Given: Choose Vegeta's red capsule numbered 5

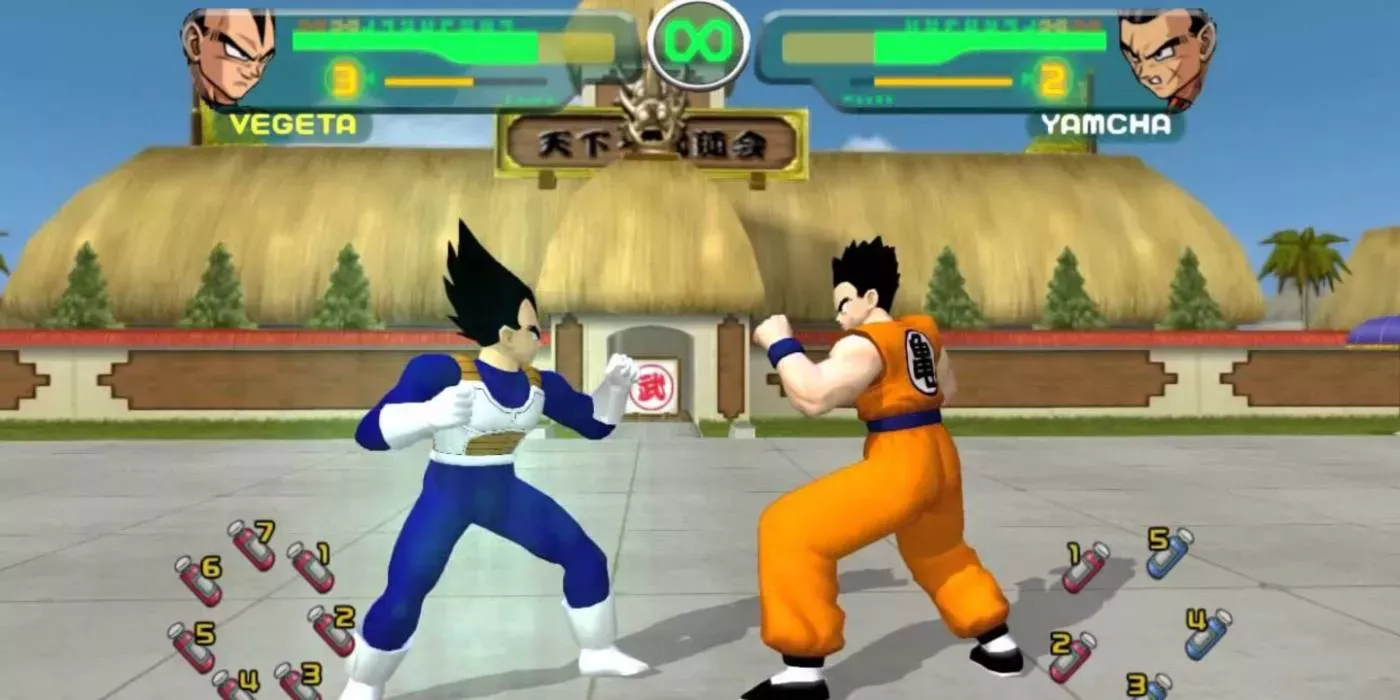Looking at the screenshot, I should [x=191, y=647].
